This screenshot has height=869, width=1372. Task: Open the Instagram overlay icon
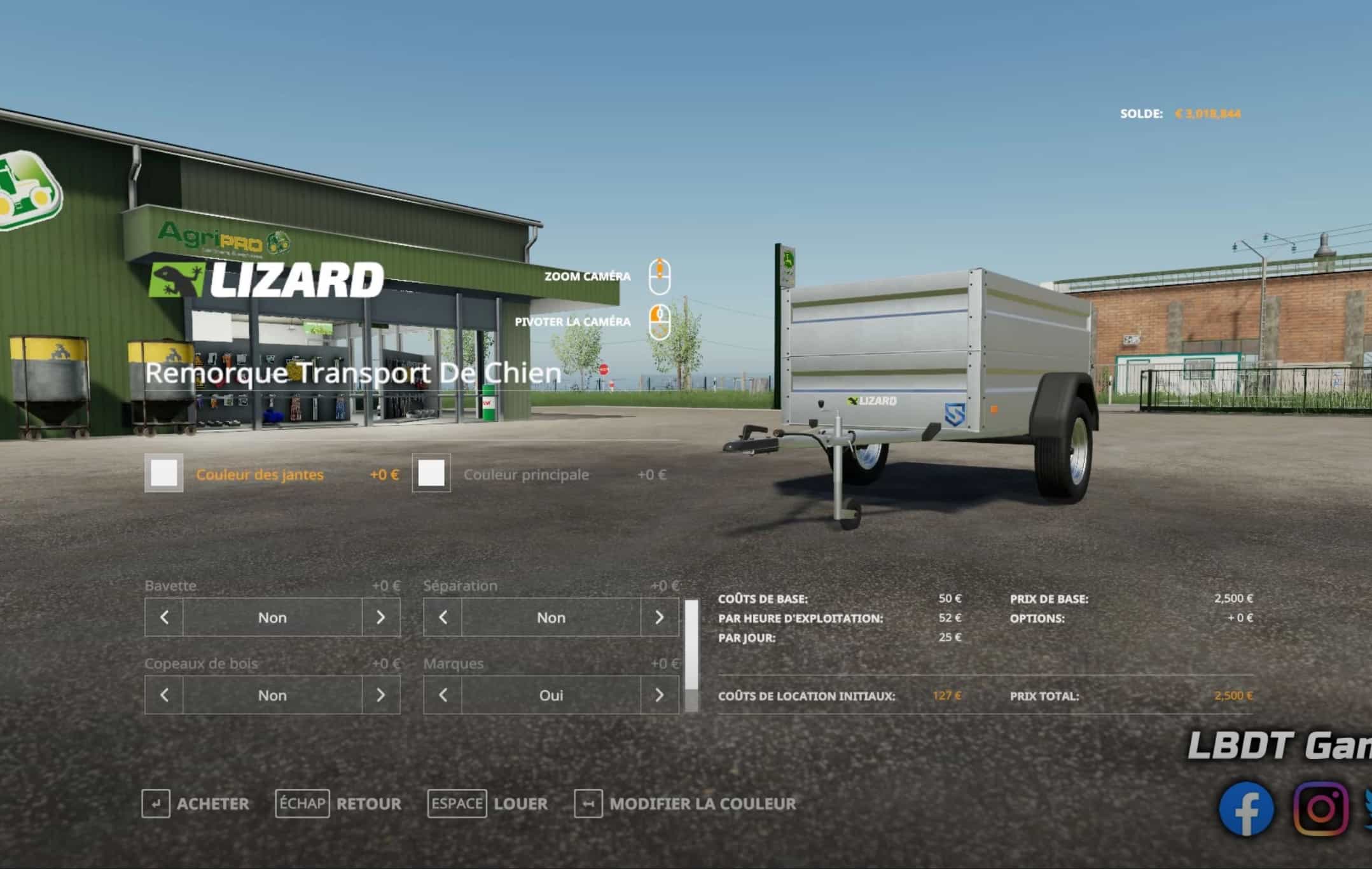(x=1320, y=809)
